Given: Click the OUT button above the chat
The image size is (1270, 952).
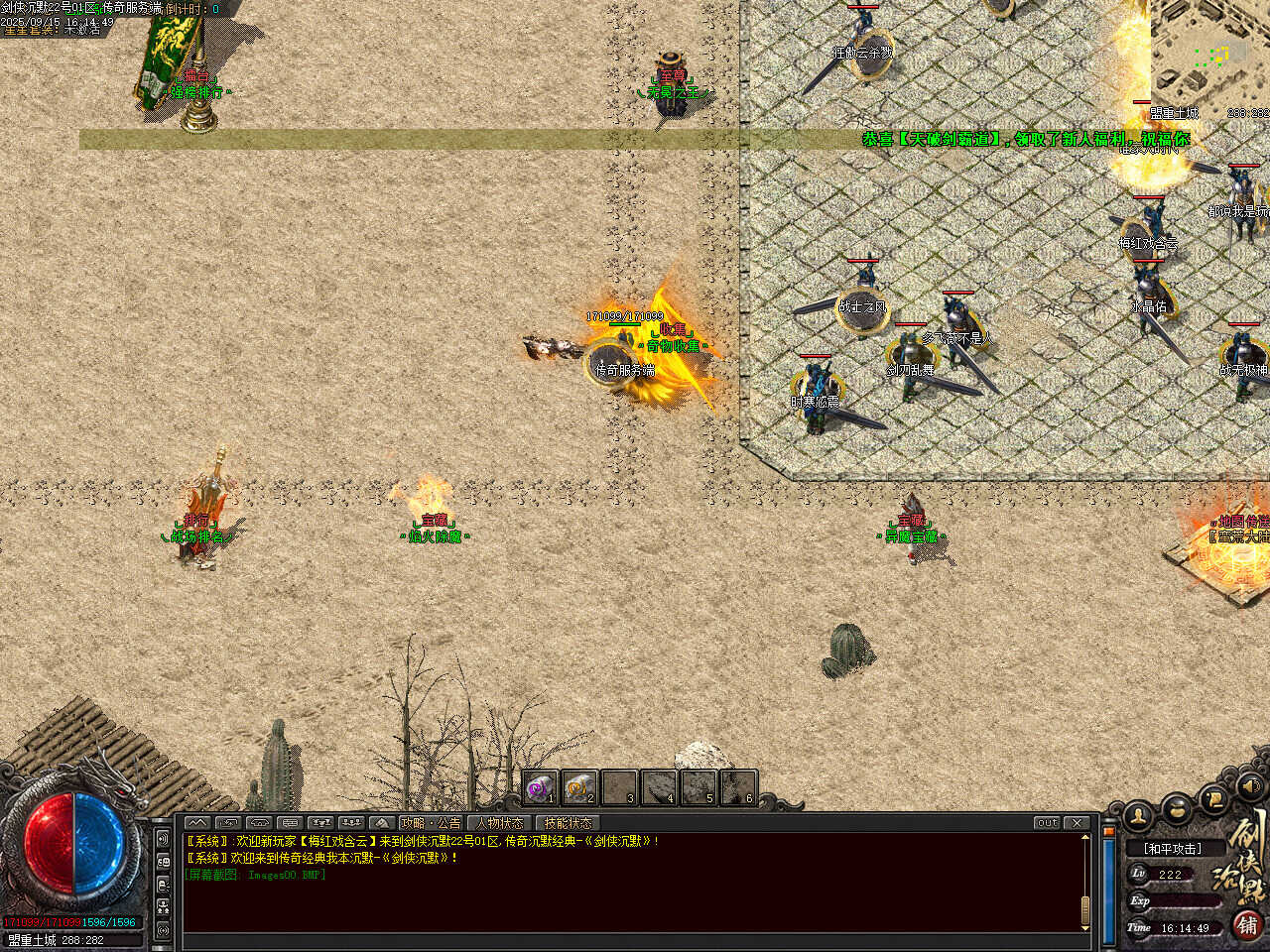Looking at the screenshot, I should click(x=1047, y=823).
